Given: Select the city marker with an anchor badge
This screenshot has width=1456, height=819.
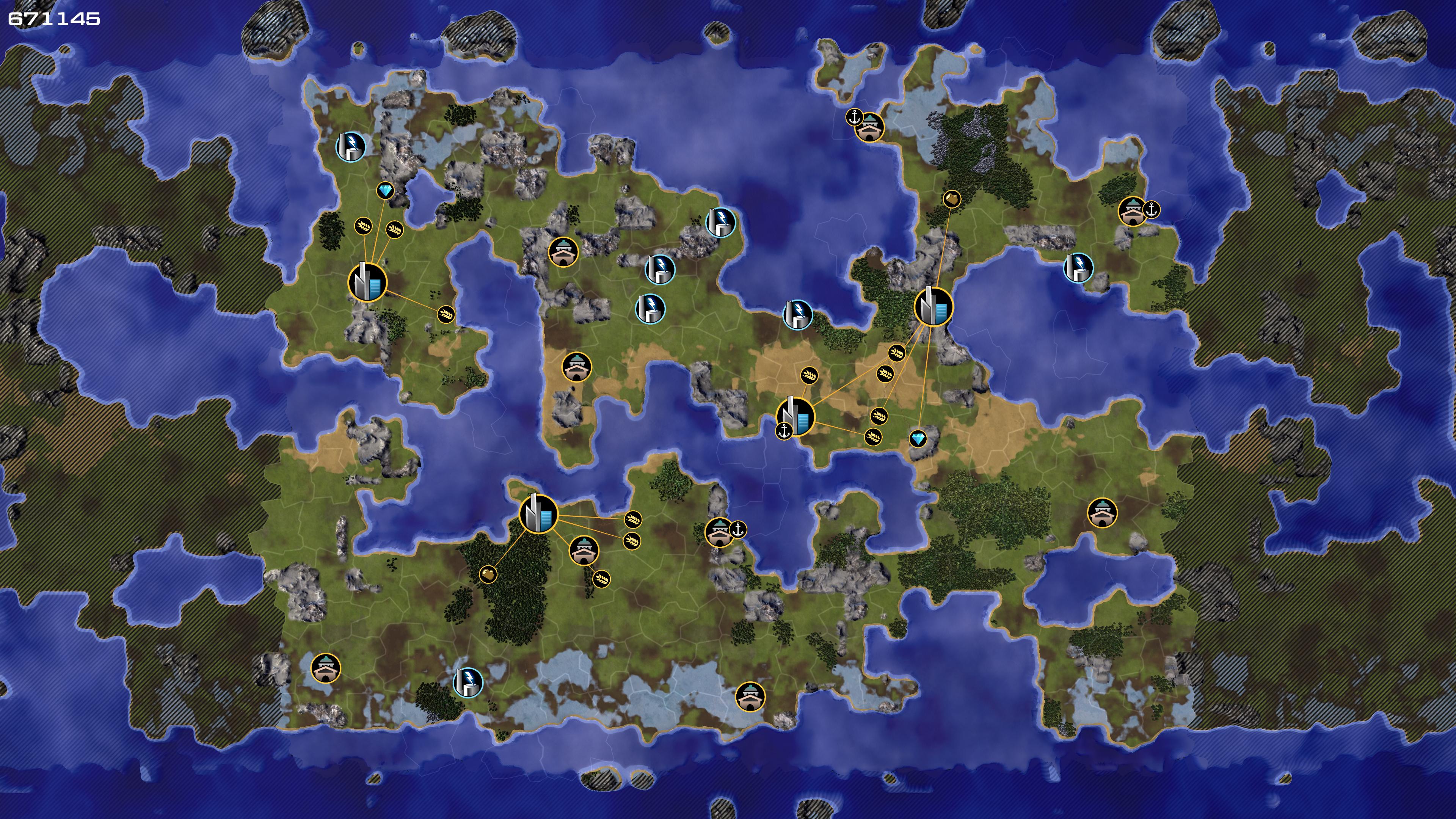Looking at the screenshot, I should (x=796, y=417).
